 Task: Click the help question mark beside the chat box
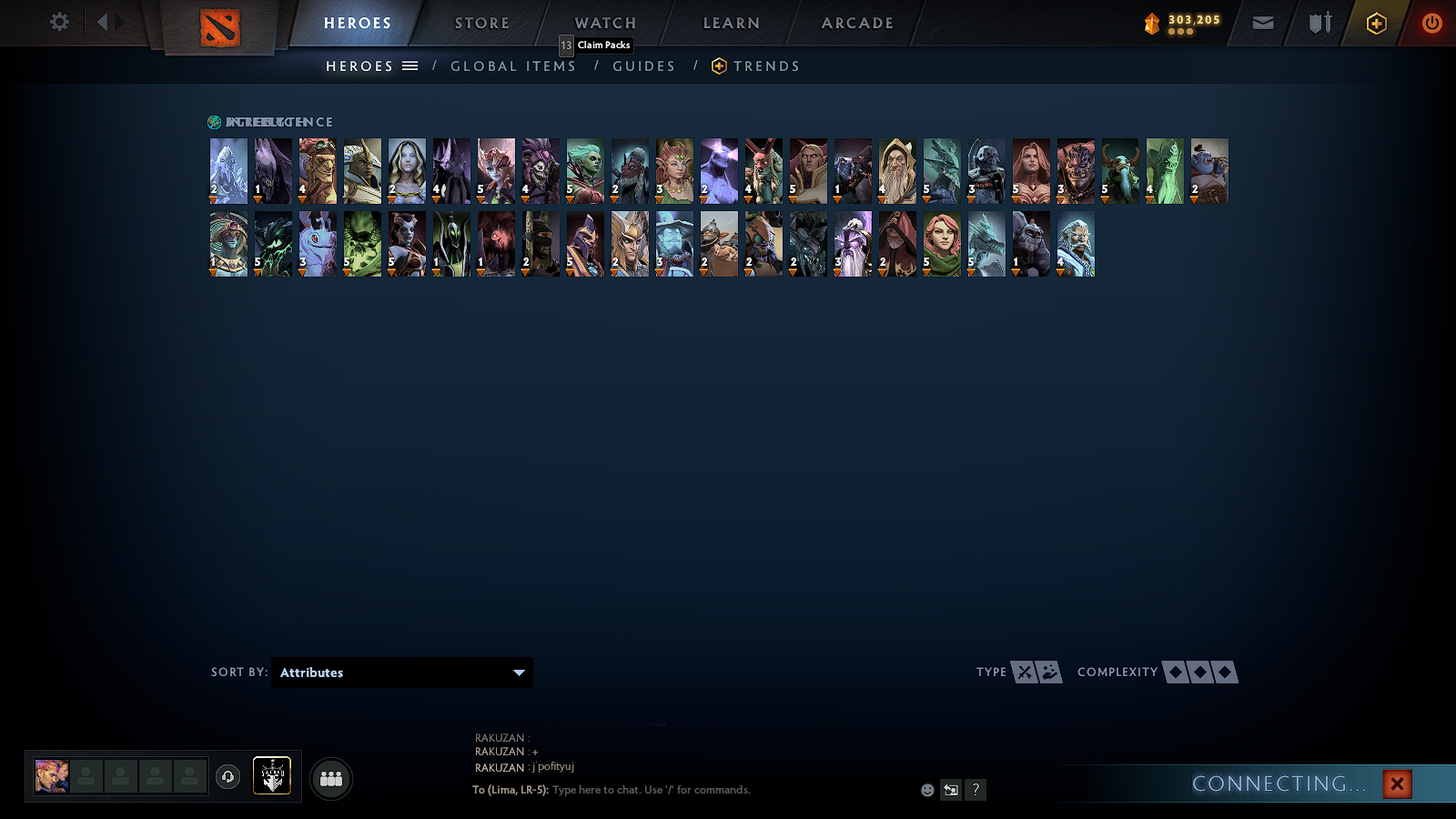(975, 790)
